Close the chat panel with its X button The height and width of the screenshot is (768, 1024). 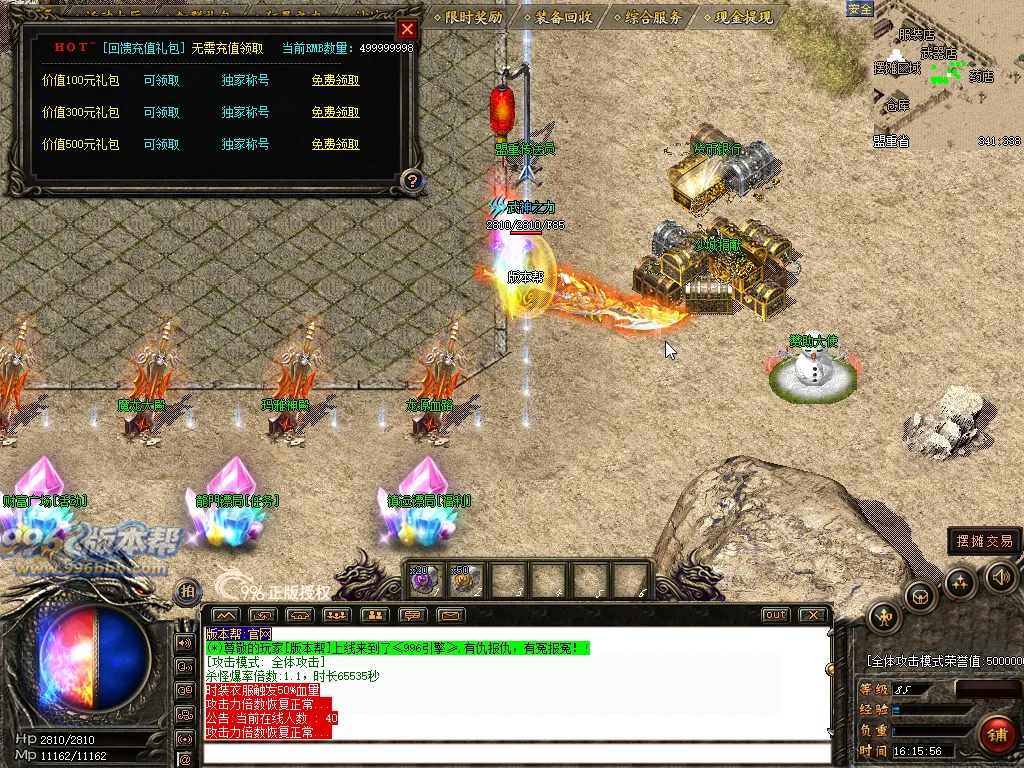tap(814, 615)
